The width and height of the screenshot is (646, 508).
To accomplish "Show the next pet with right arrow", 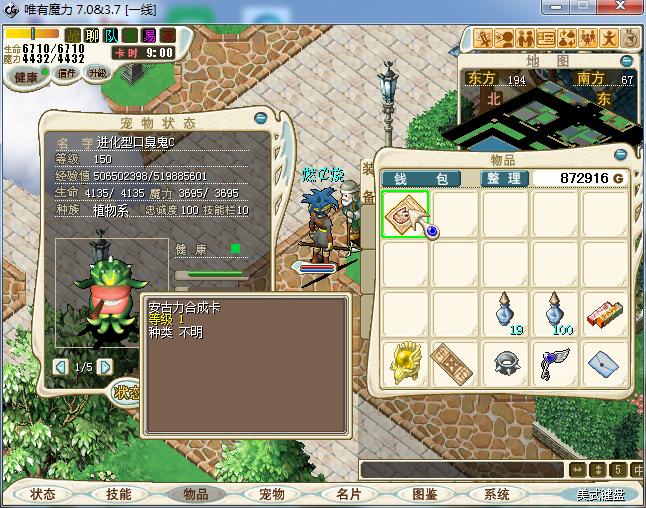I will (104, 367).
